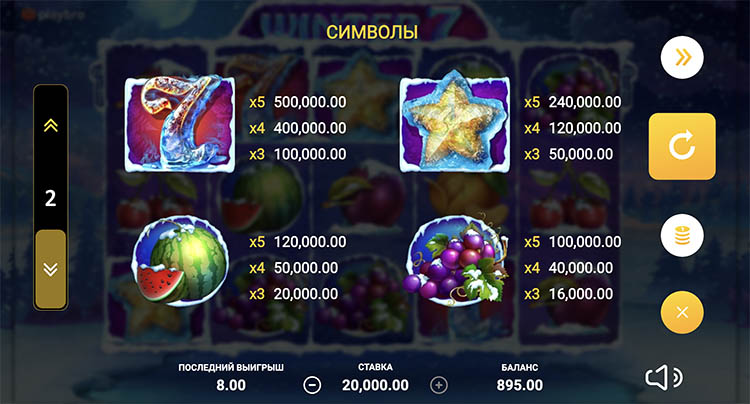Increase the bet with plus button
Viewport: 750px width, 404px height.
[x=438, y=385]
